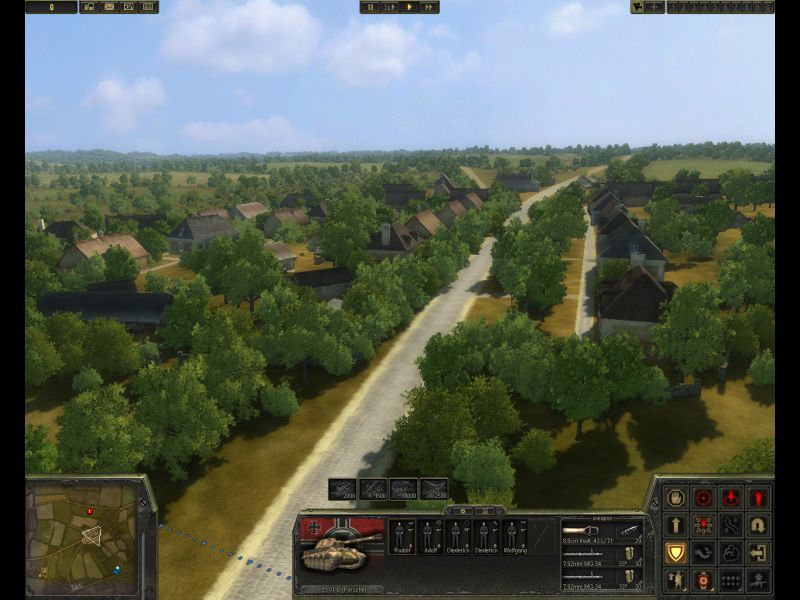Toggle the yellow shield defensive stance
Viewport: 800px width, 600px height.
[x=677, y=552]
